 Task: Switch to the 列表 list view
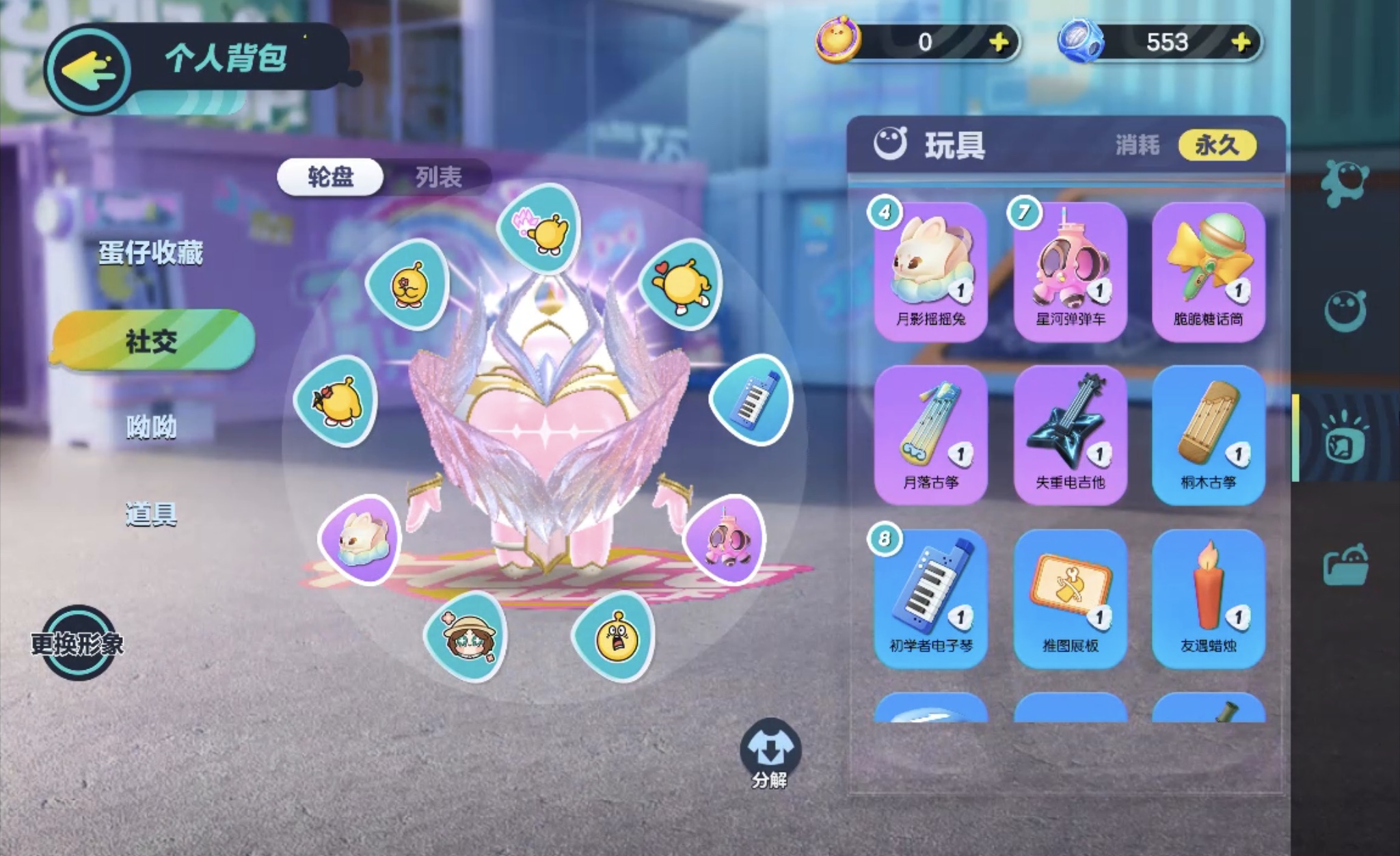pos(438,178)
